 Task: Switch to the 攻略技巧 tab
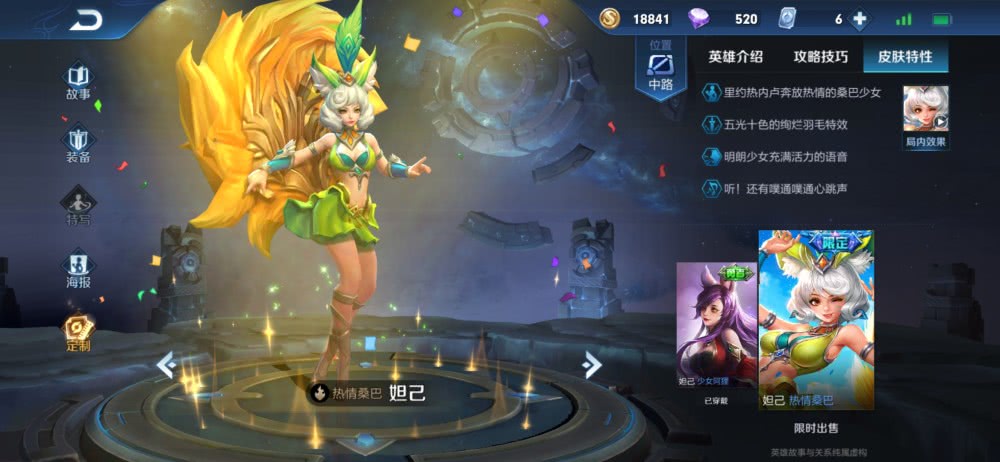(820, 57)
